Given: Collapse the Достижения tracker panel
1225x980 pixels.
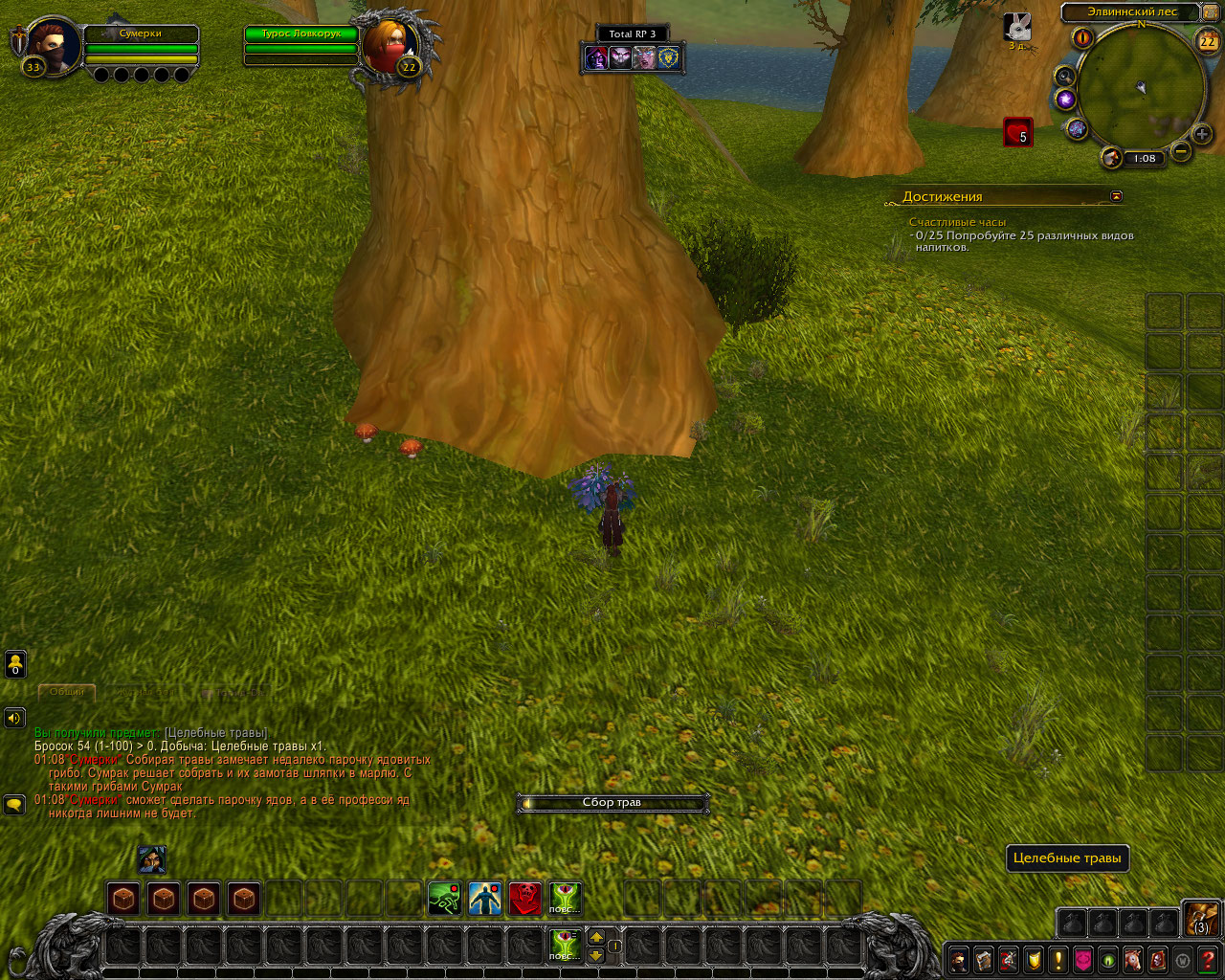Looking at the screenshot, I should [1116, 195].
